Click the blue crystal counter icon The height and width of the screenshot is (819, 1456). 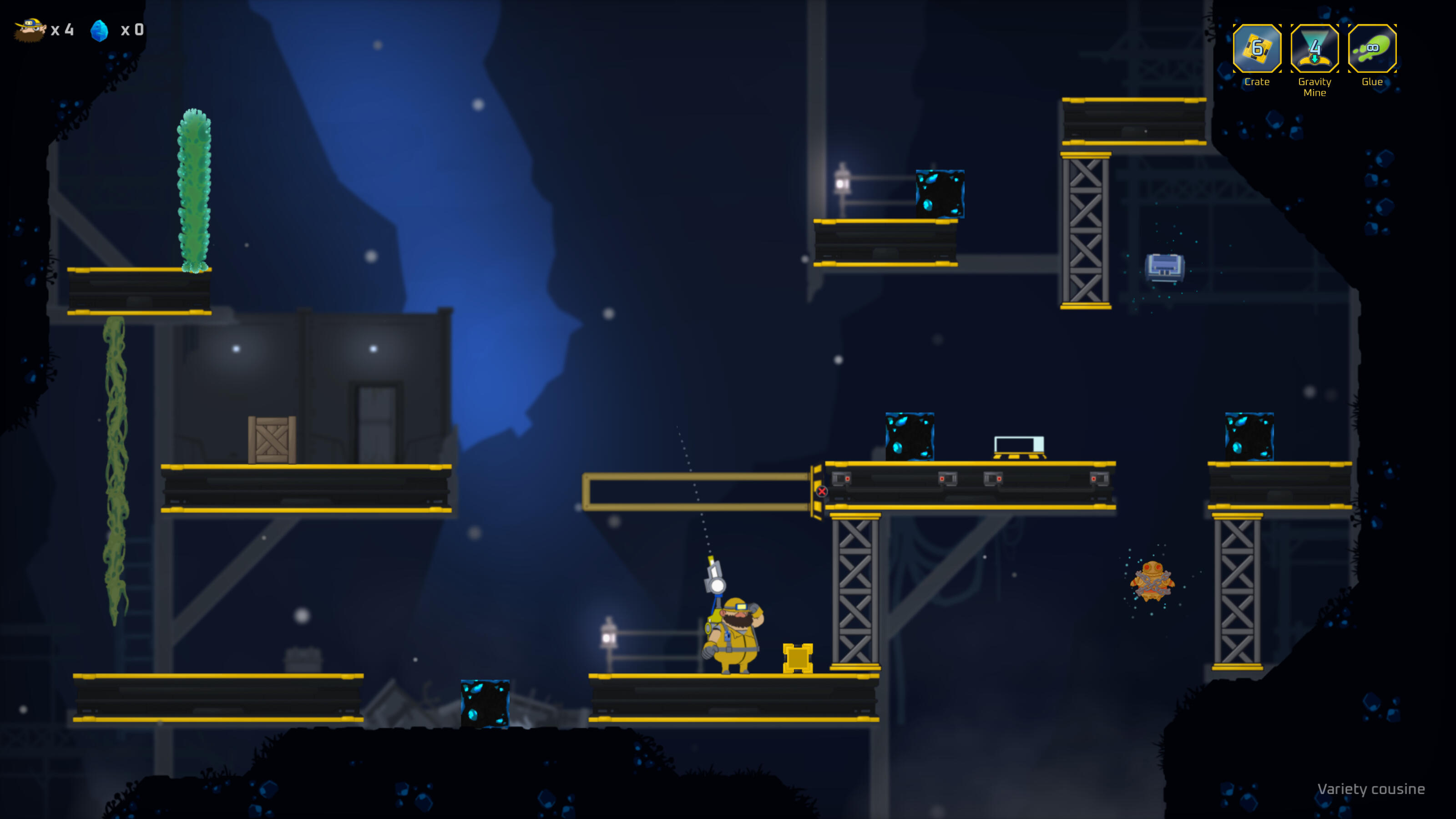pyautogui.click(x=100, y=30)
